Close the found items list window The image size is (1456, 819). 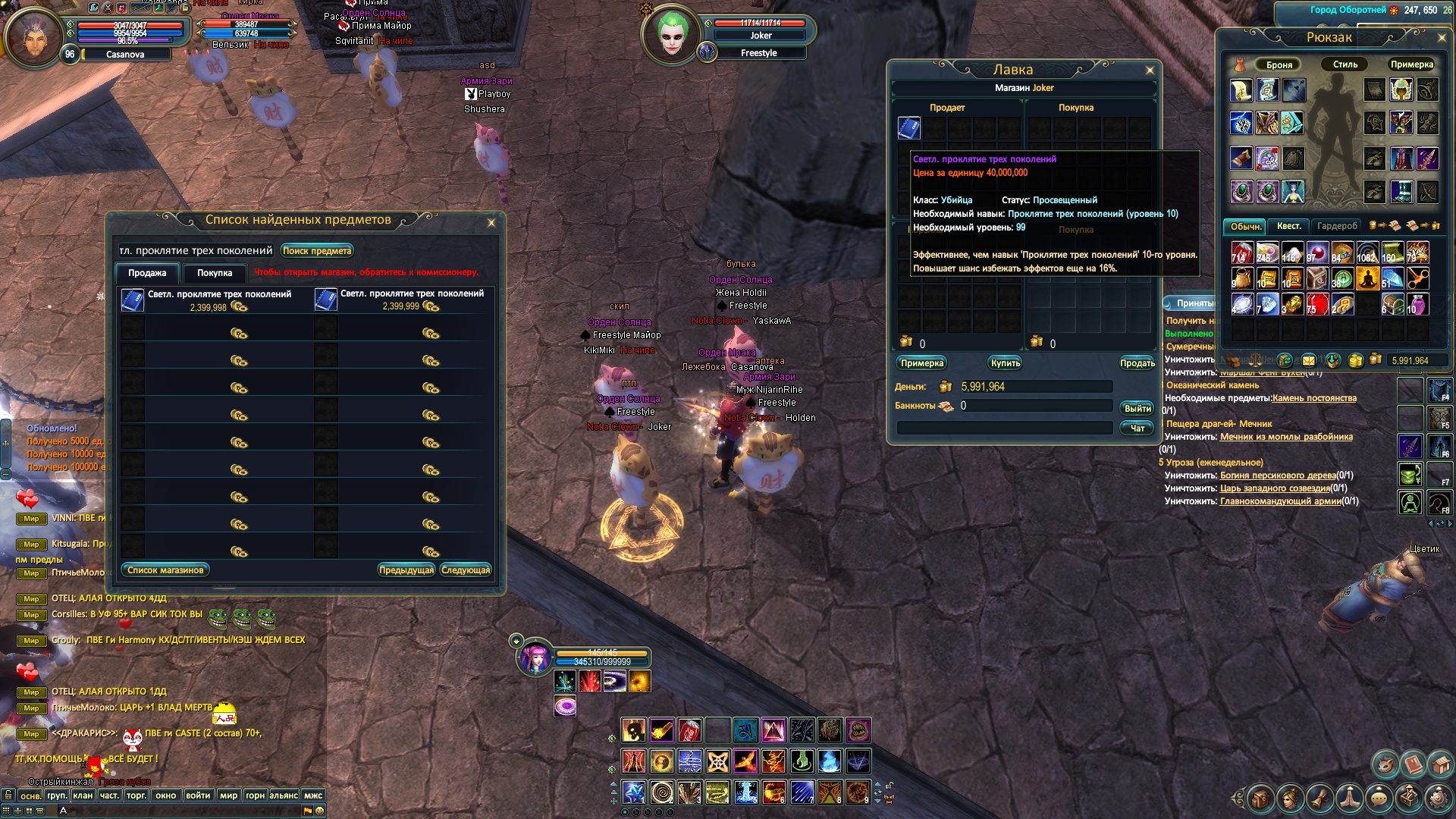tap(491, 223)
